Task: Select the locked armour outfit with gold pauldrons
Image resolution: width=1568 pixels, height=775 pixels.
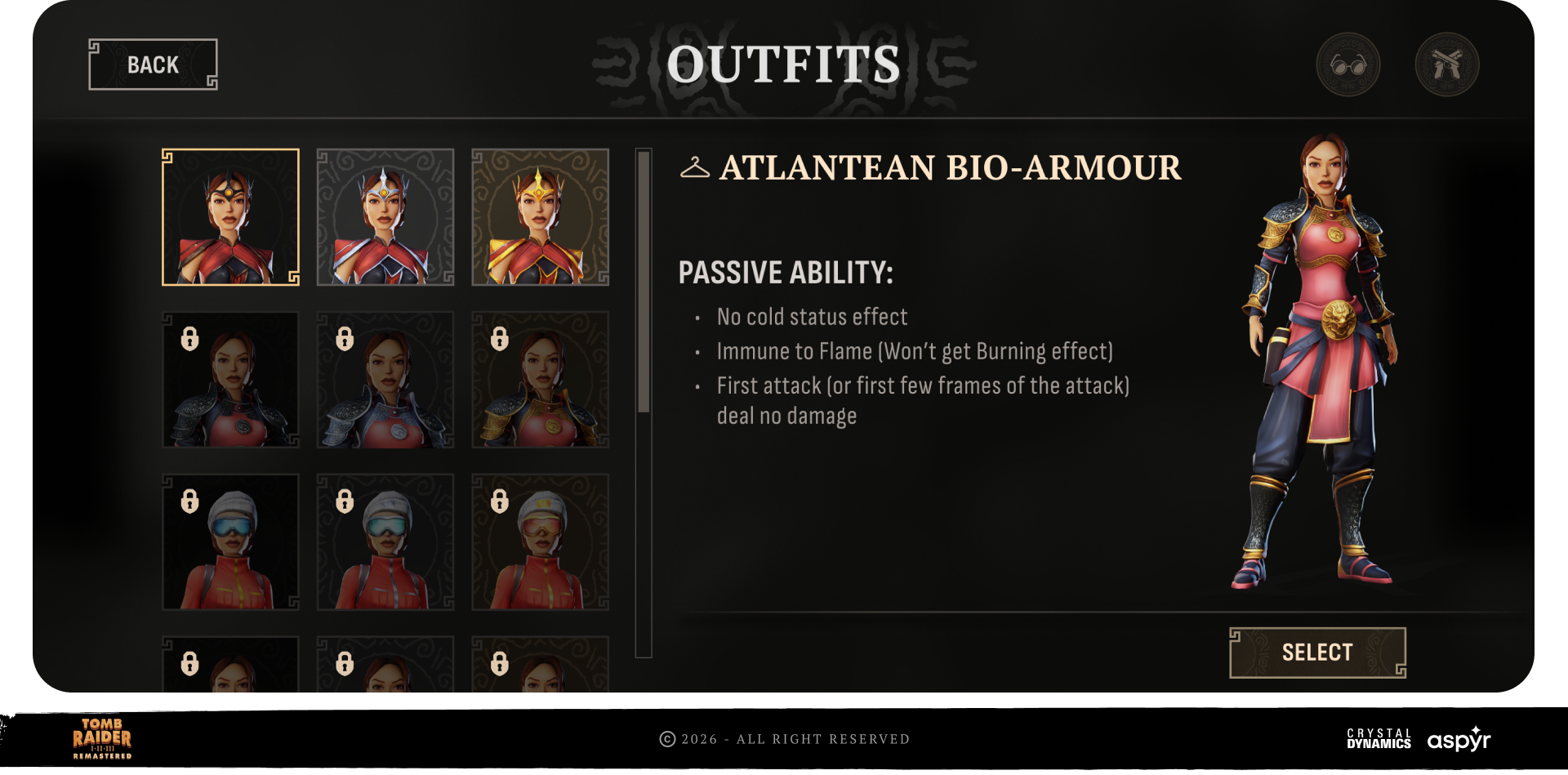Action: point(540,380)
